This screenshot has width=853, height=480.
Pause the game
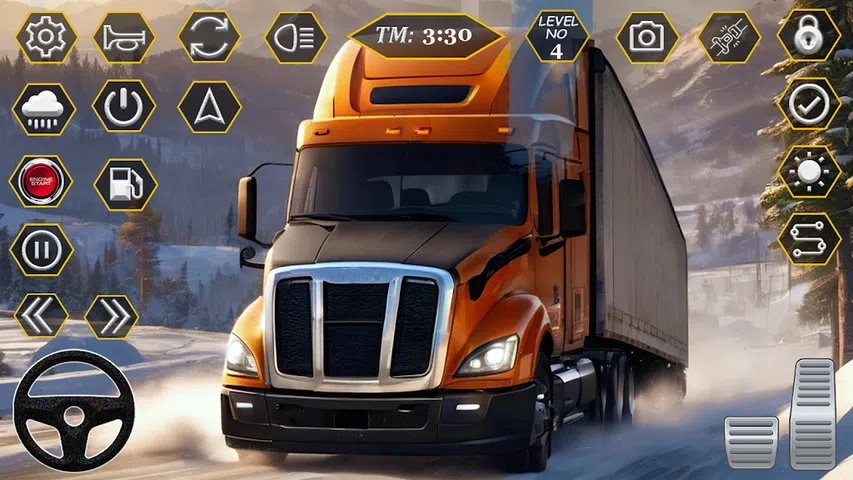41,250
